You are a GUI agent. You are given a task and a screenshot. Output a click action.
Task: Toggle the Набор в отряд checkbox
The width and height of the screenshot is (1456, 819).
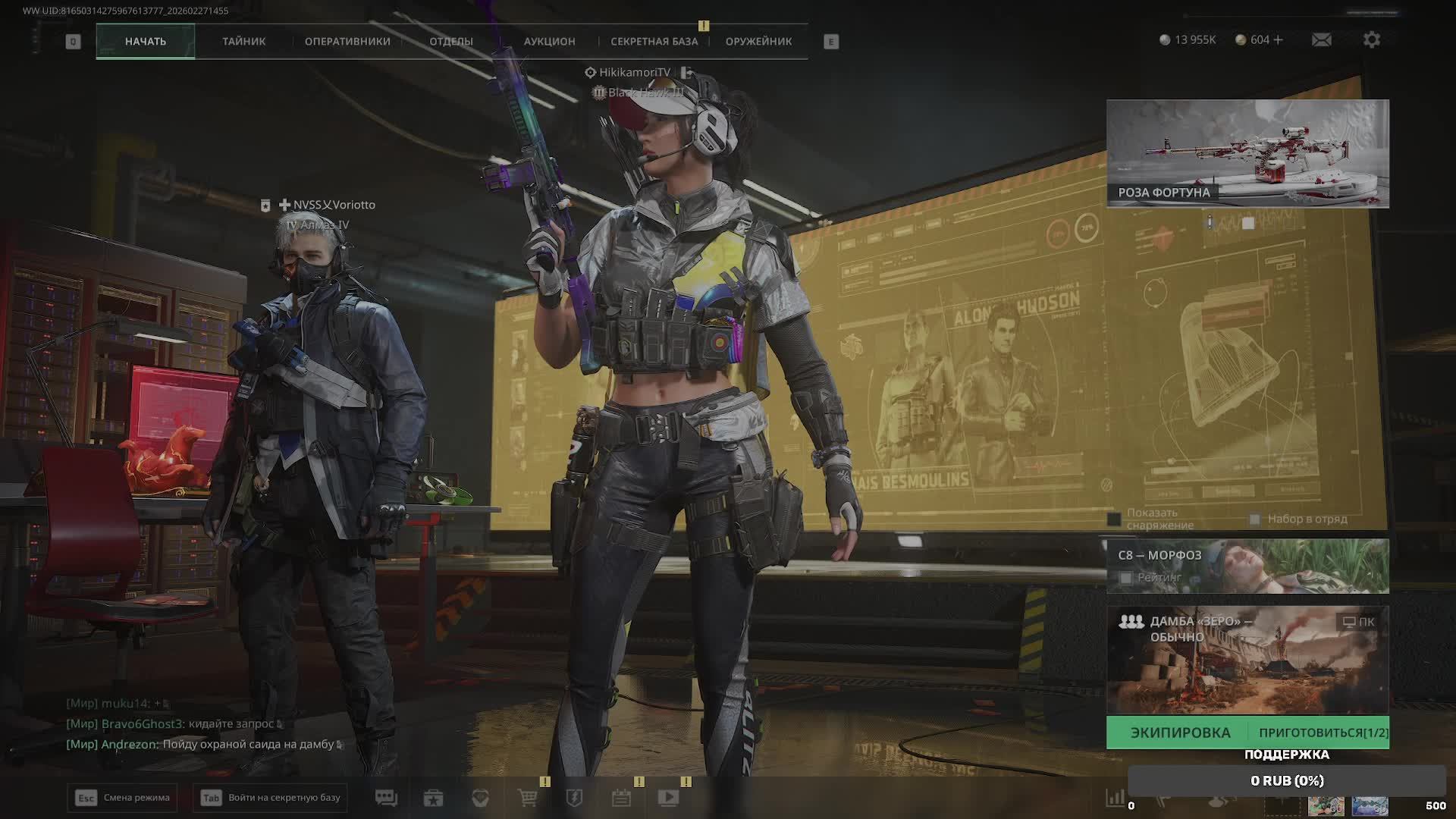pyautogui.click(x=1255, y=519)
